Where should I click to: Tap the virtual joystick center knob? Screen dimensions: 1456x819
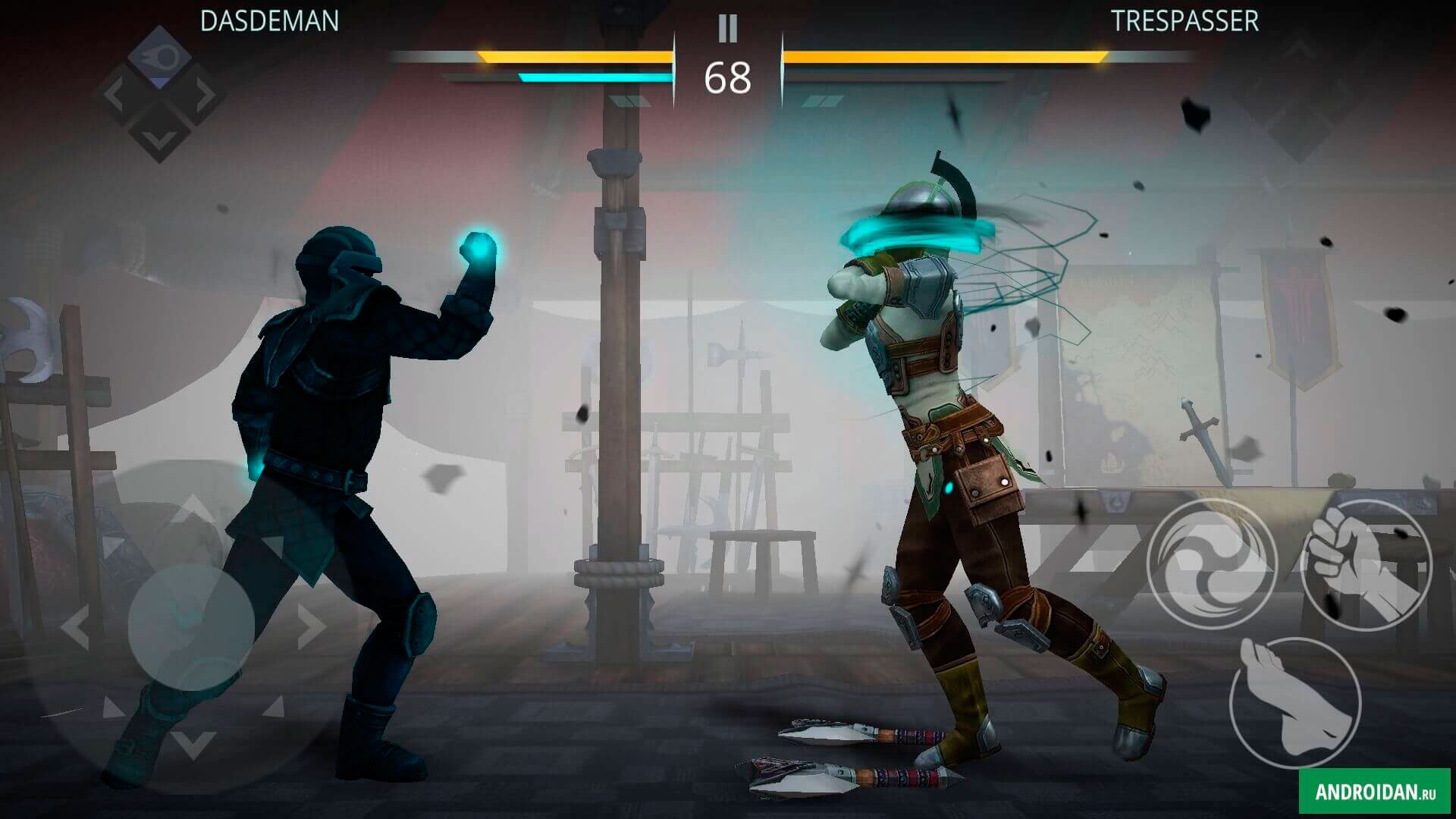coord(190,626)
